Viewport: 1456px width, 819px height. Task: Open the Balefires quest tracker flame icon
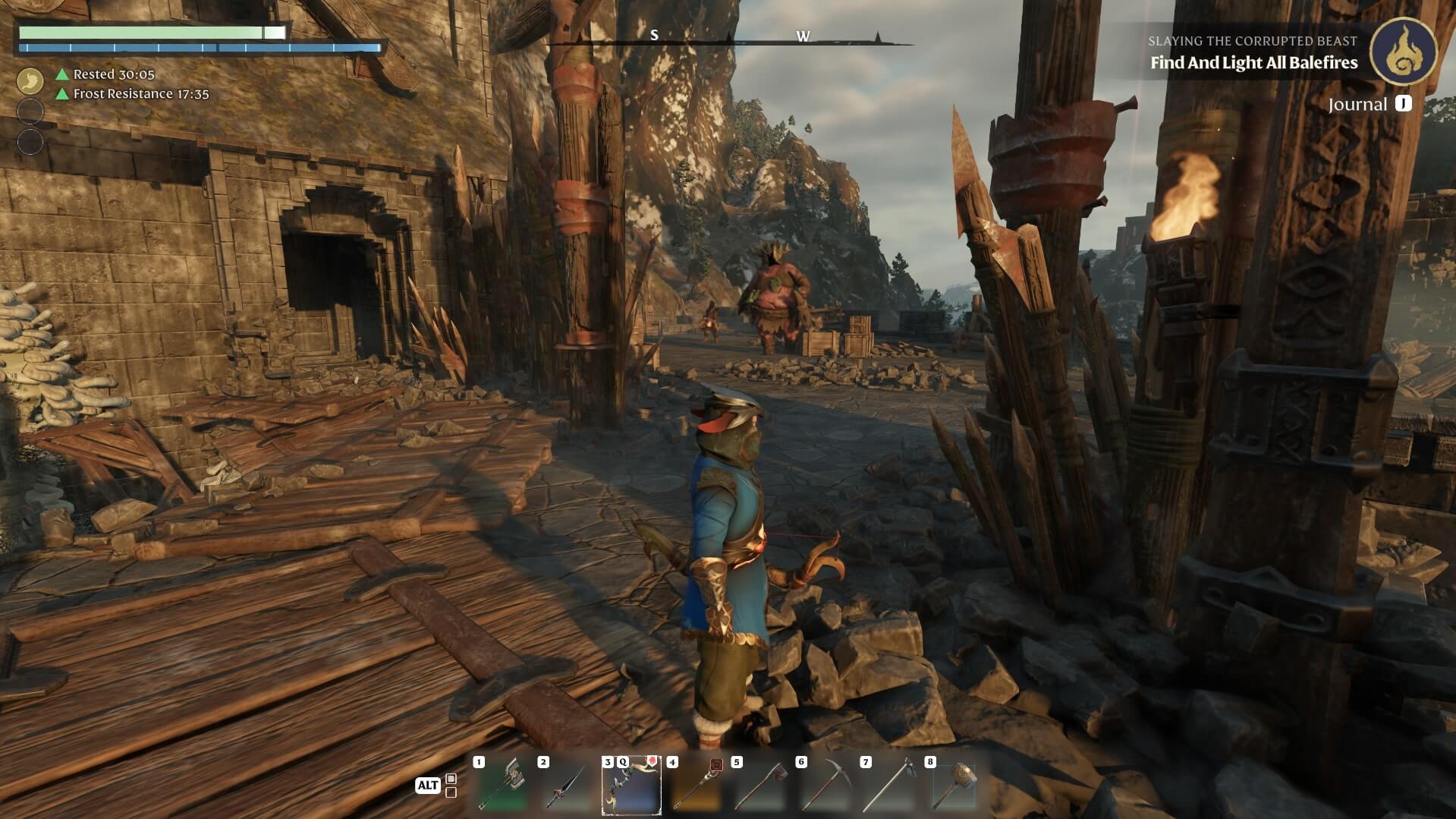(1403, 51)
